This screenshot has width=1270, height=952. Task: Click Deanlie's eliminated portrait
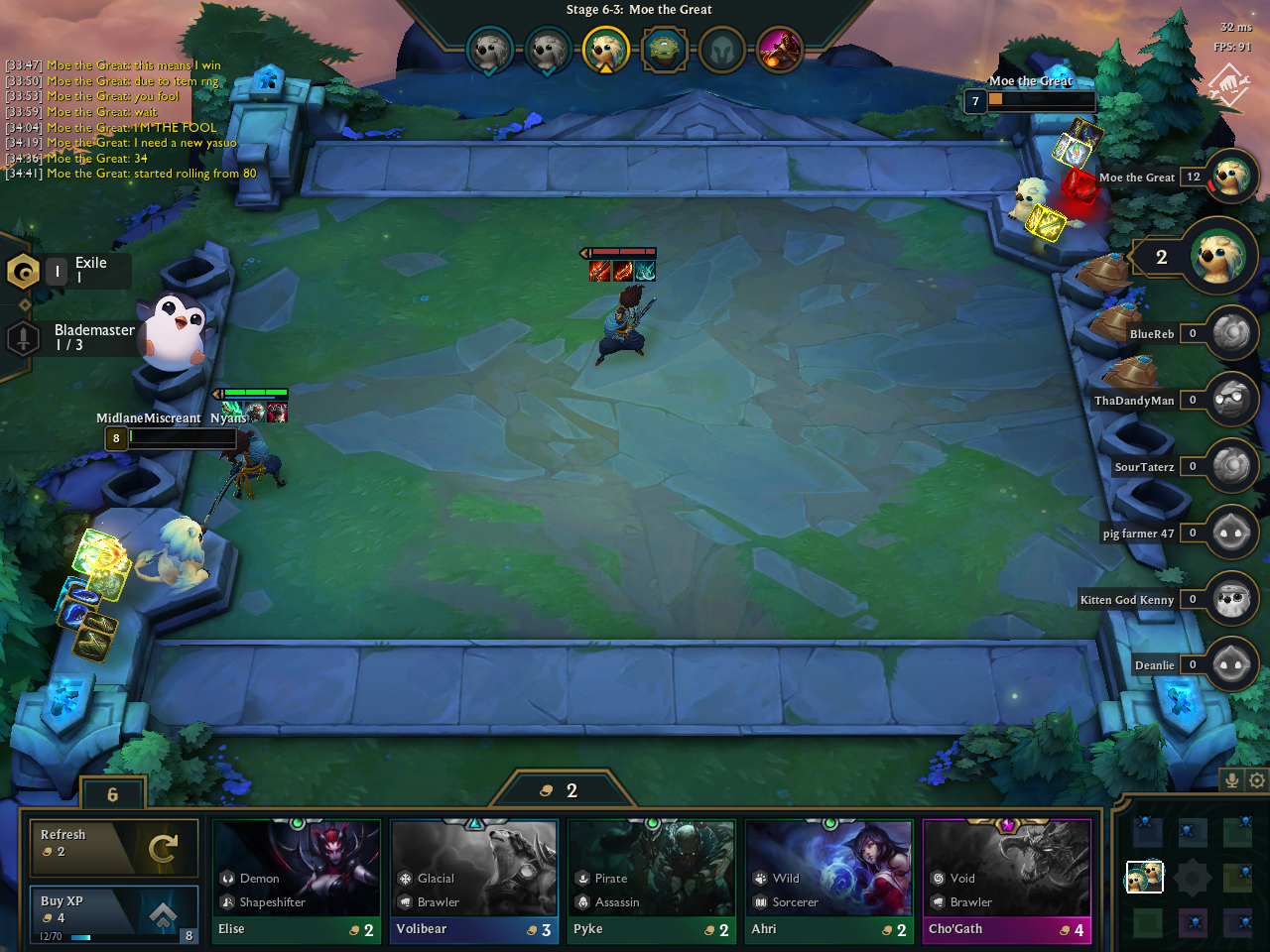(1230, 664)
